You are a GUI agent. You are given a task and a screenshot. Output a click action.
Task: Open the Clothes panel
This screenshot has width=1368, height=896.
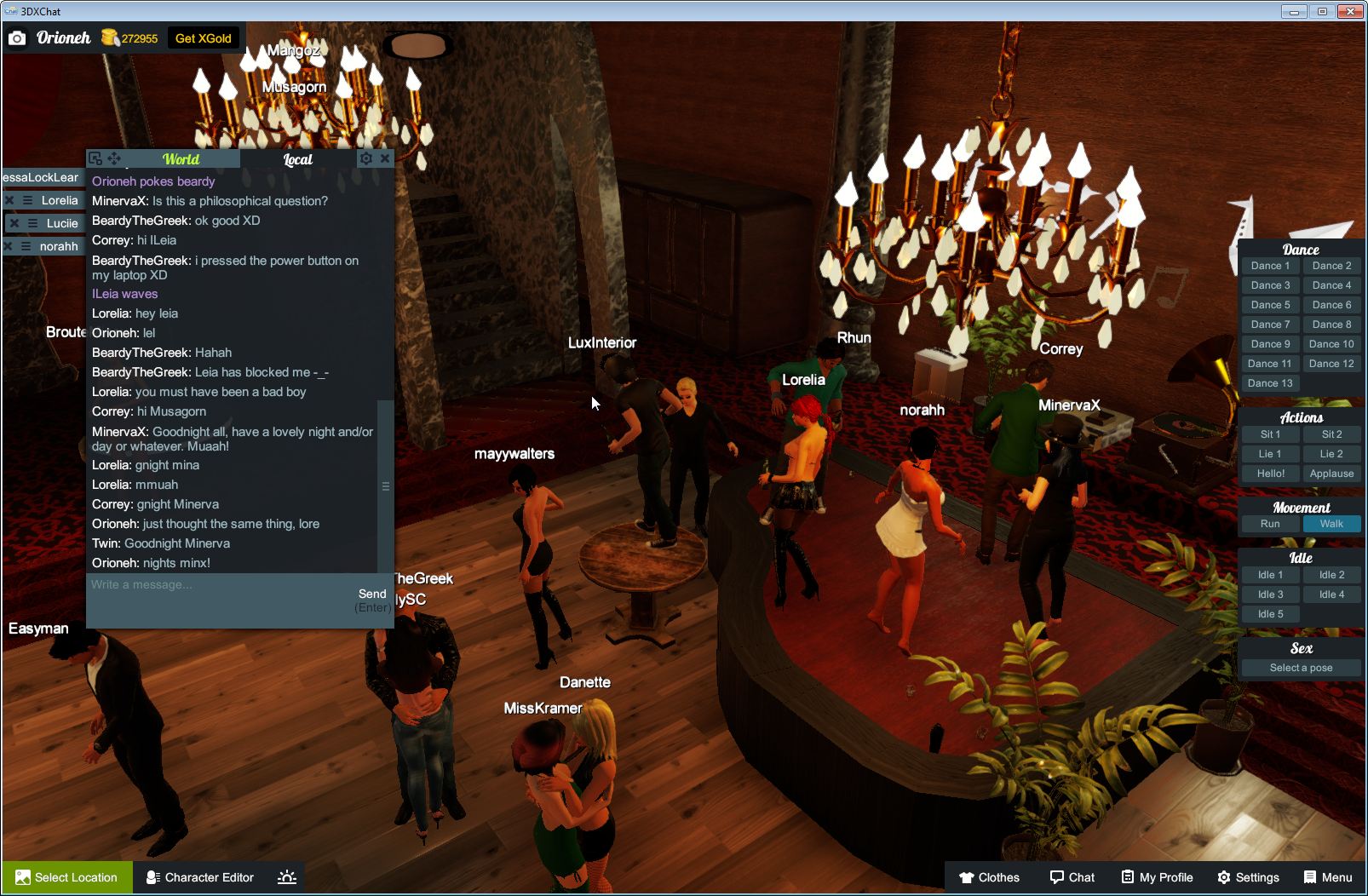click(x=989, y=877)
